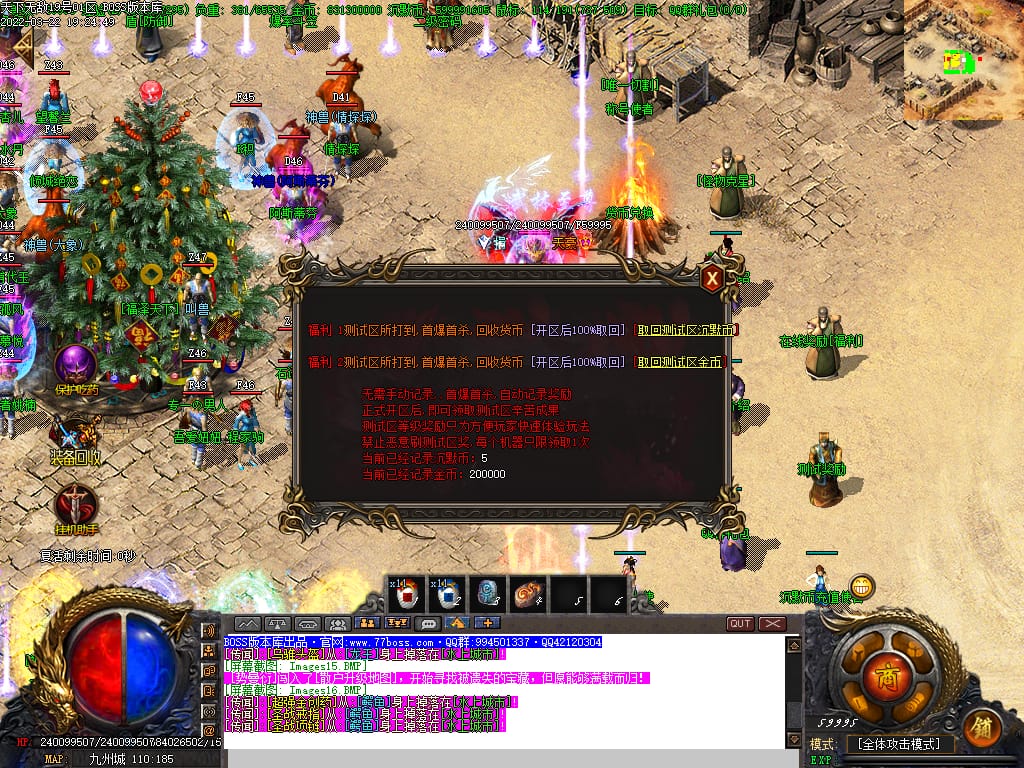Close the red X on the reward dialog
Screen dimensions: 1024x768
(x=712, y=278)
